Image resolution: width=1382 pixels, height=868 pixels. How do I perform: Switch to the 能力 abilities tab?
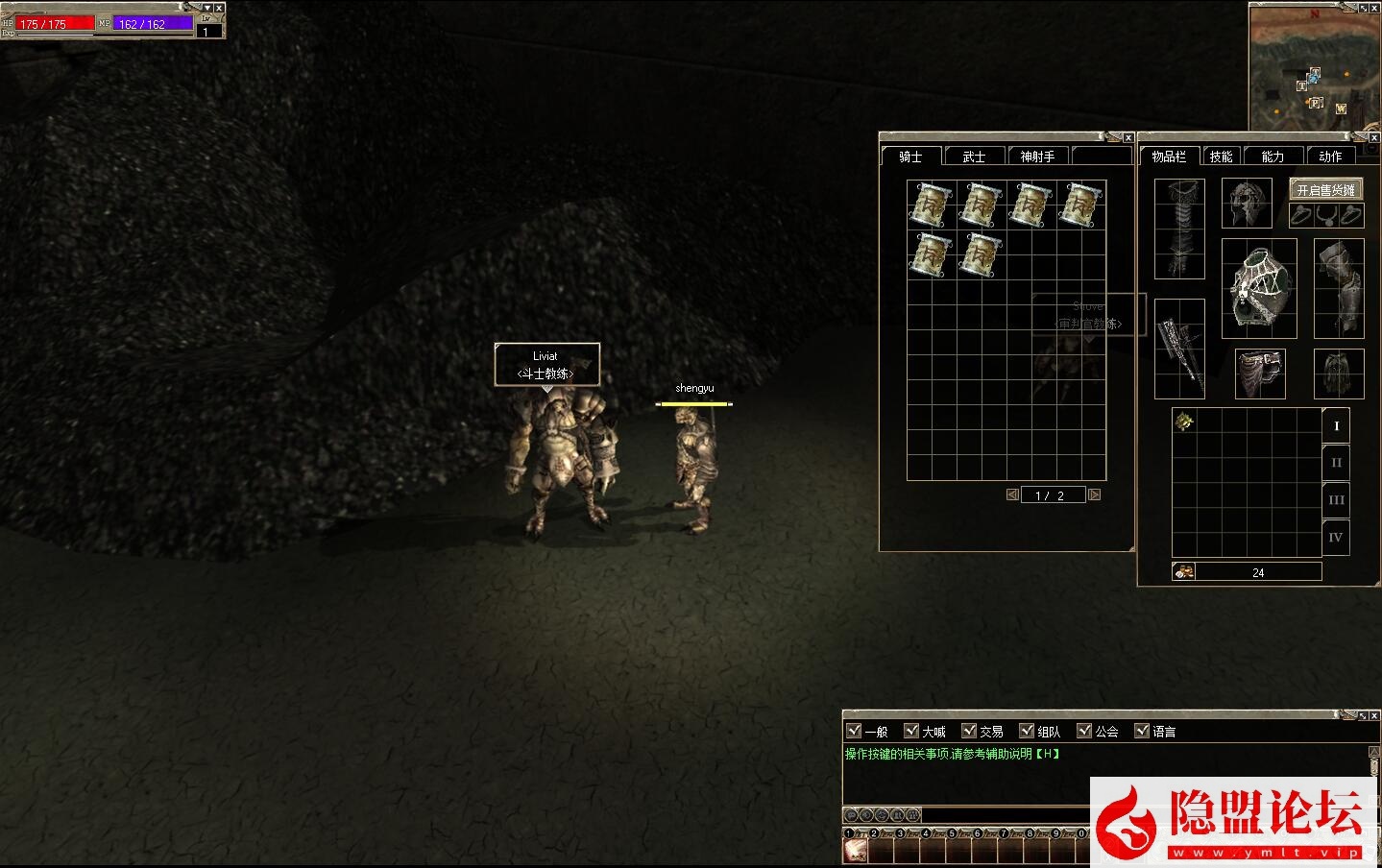[x=1273, y=157]
